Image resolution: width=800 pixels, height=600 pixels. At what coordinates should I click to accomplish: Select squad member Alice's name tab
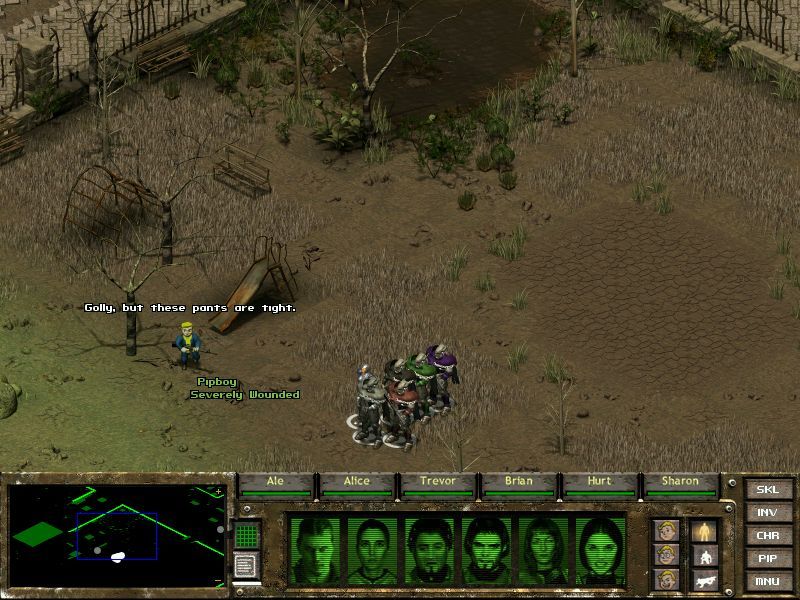click(357, 482)
